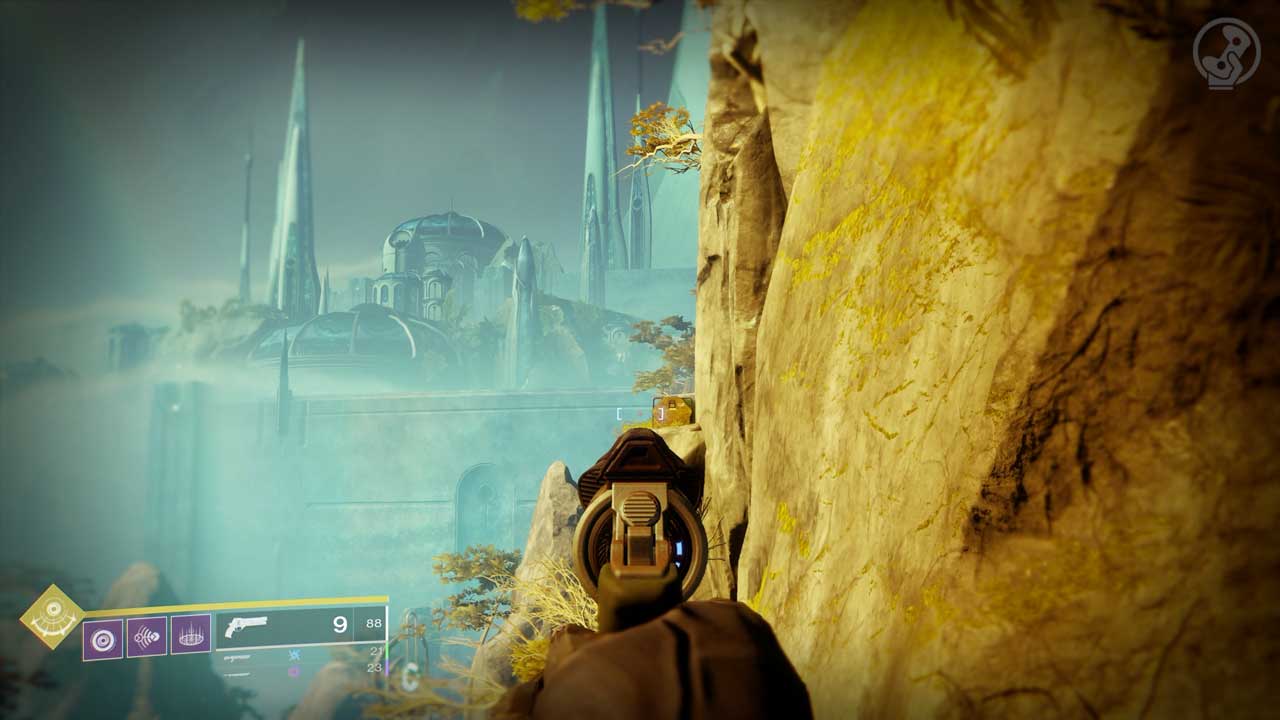
Task: Use the vortex grenade ability icon
Action: coord(103,638)
